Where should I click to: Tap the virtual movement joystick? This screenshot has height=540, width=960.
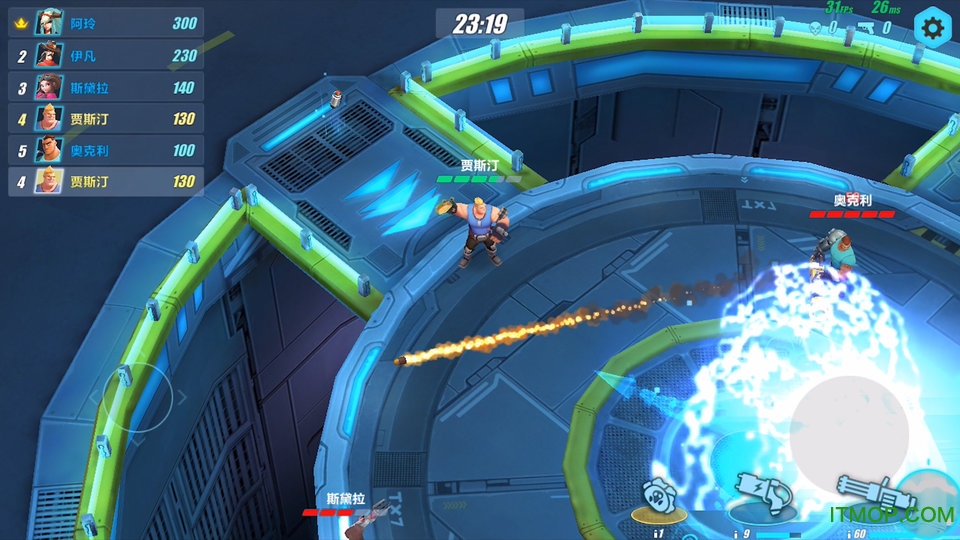coord(138,397)
